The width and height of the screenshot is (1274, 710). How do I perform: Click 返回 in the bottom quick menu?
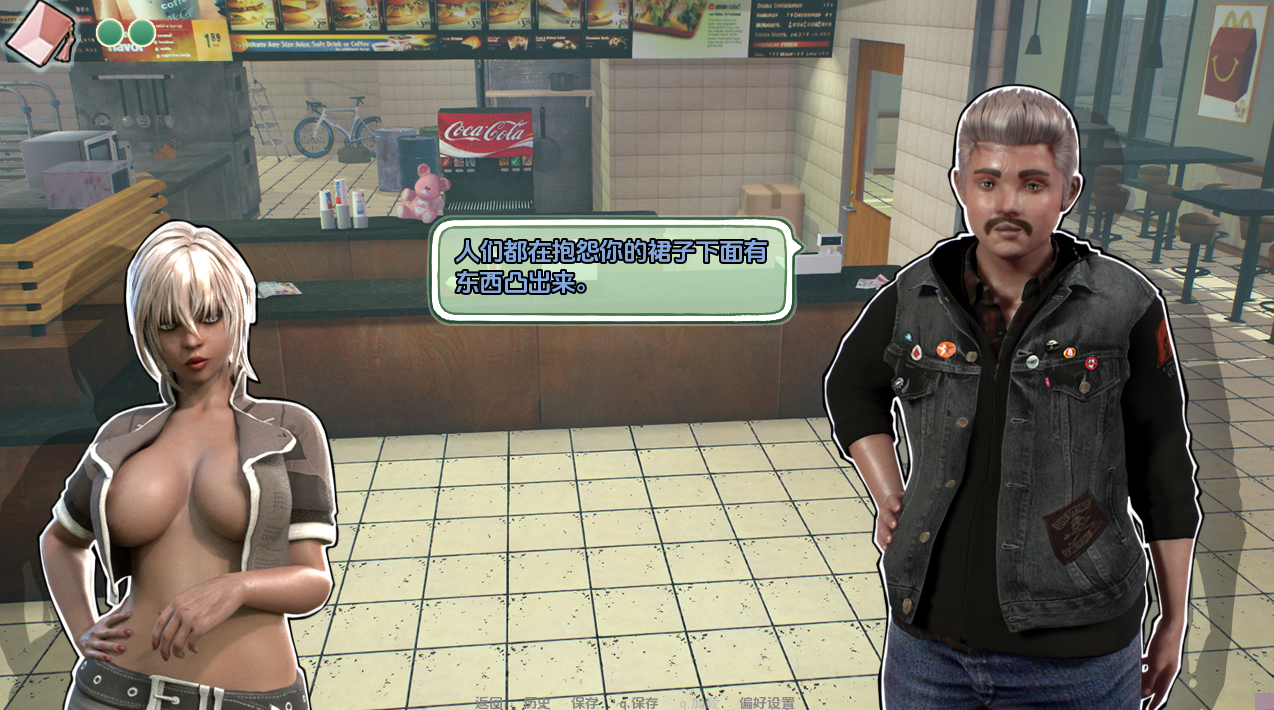(x=489, y=703)
